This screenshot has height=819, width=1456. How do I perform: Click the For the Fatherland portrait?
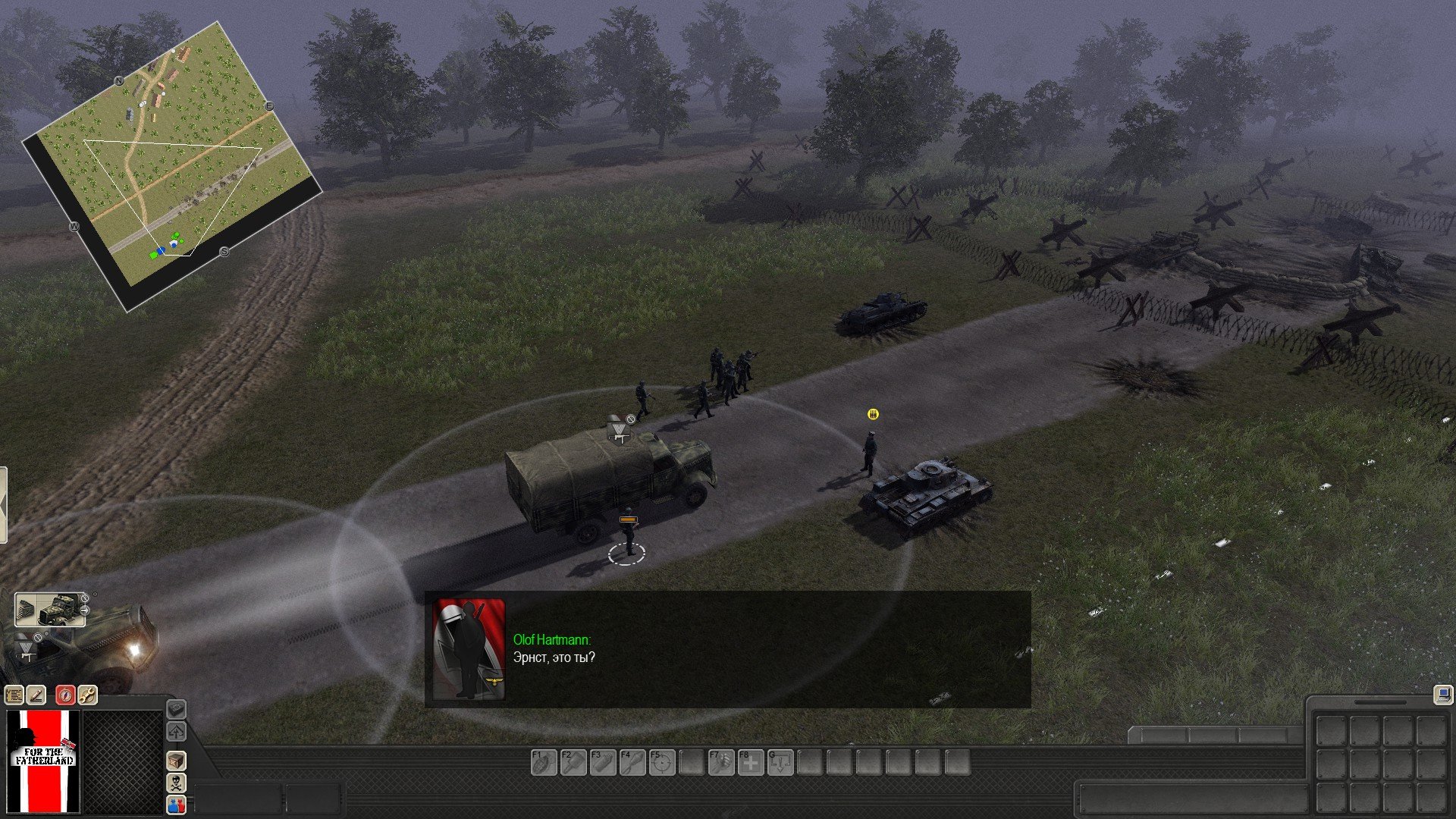44,761
